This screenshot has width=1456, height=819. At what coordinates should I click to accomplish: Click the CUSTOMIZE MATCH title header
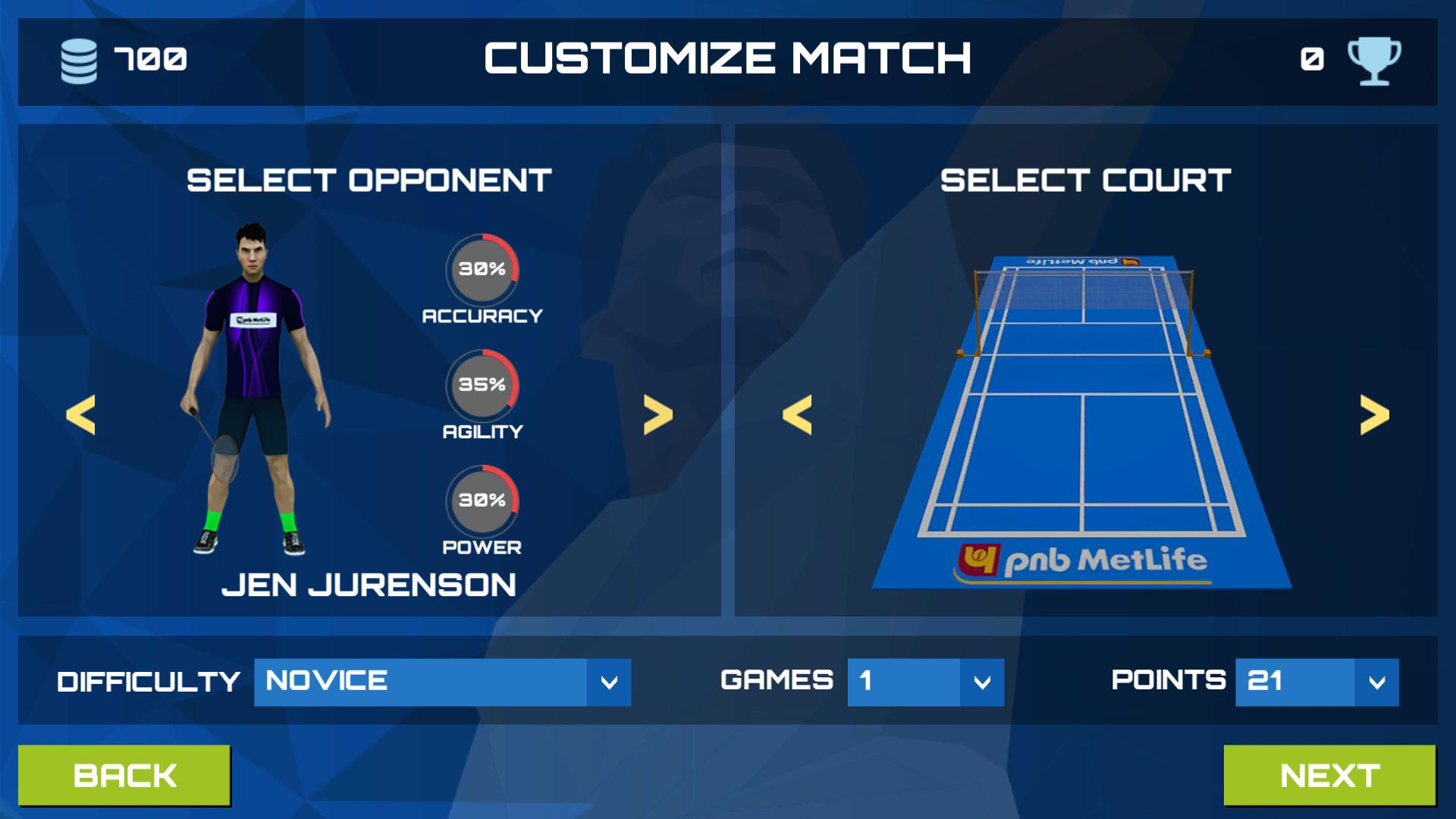(x=730, y=57)
